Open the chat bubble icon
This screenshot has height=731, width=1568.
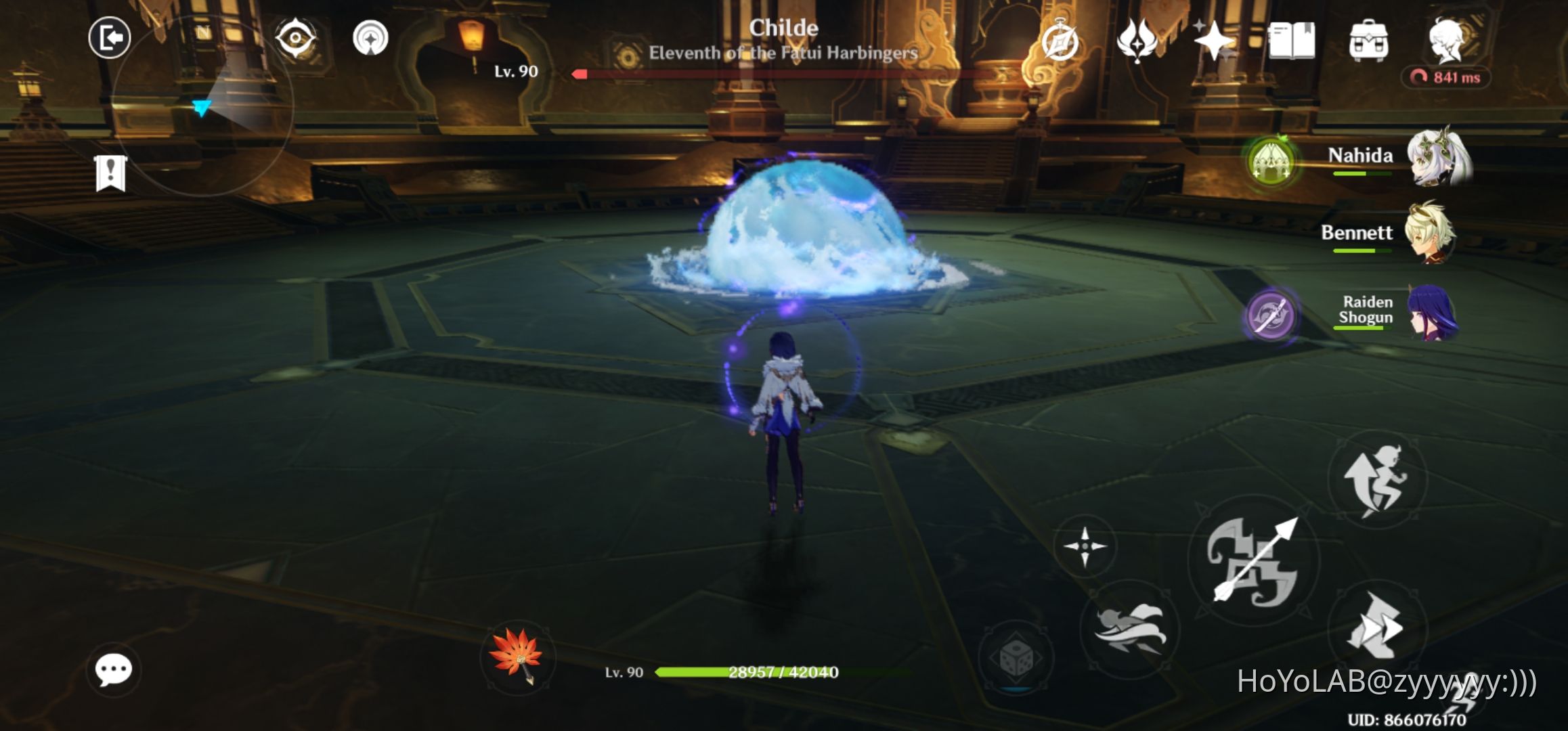(115, 670)
